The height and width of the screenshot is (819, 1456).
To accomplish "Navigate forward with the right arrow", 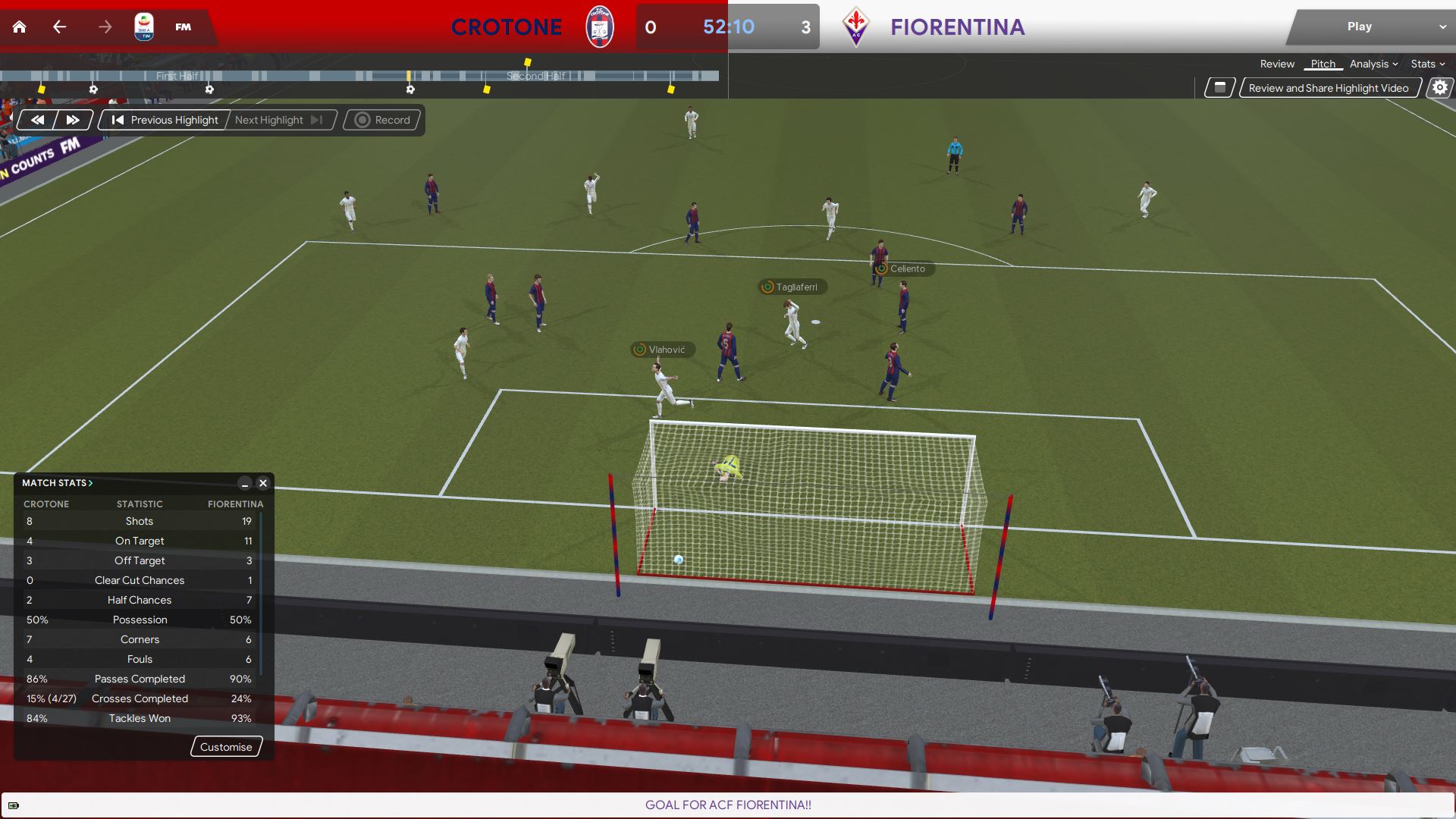I will click(105, 27).
